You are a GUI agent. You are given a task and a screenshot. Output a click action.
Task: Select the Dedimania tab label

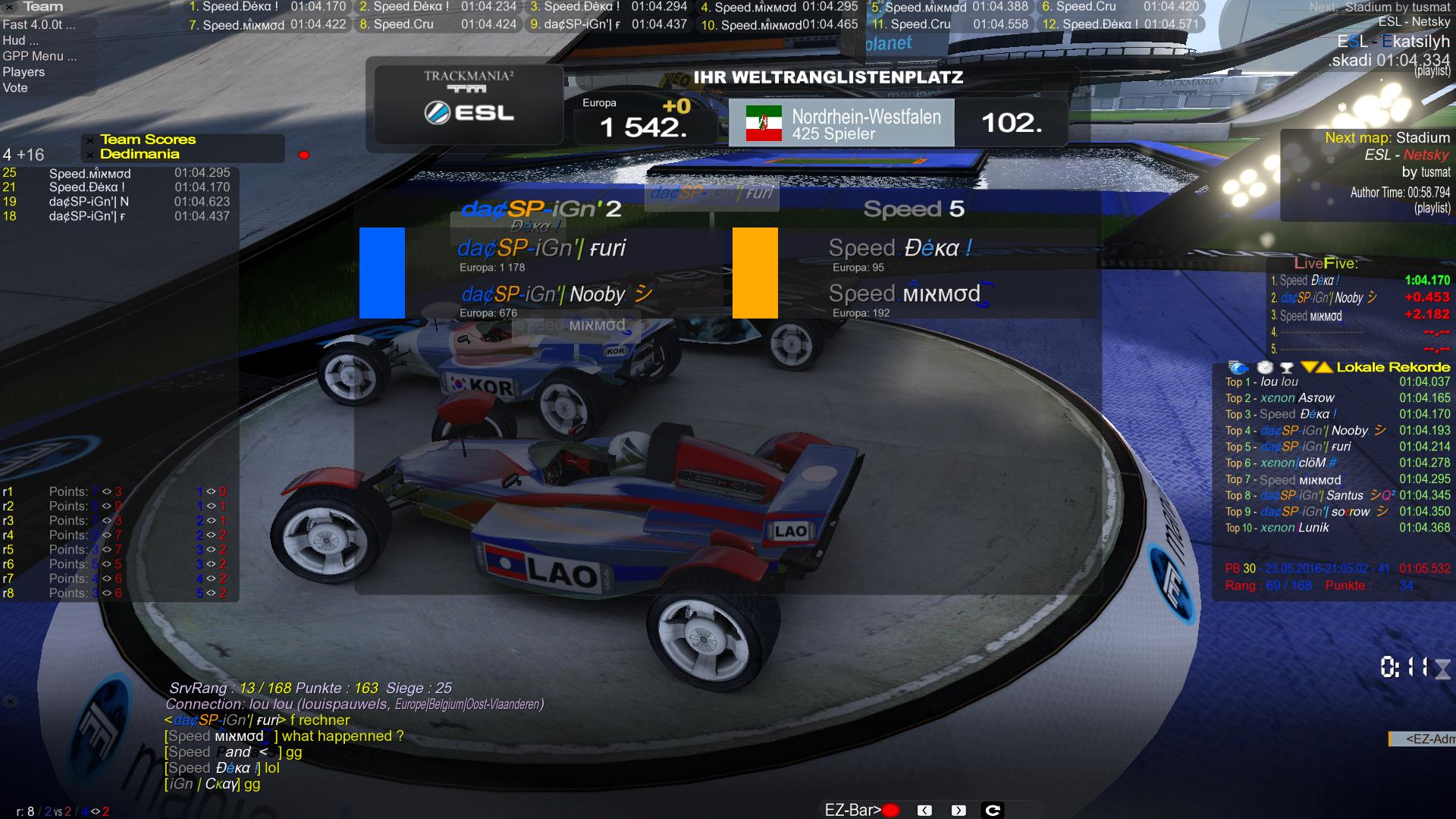coord(140,154)
